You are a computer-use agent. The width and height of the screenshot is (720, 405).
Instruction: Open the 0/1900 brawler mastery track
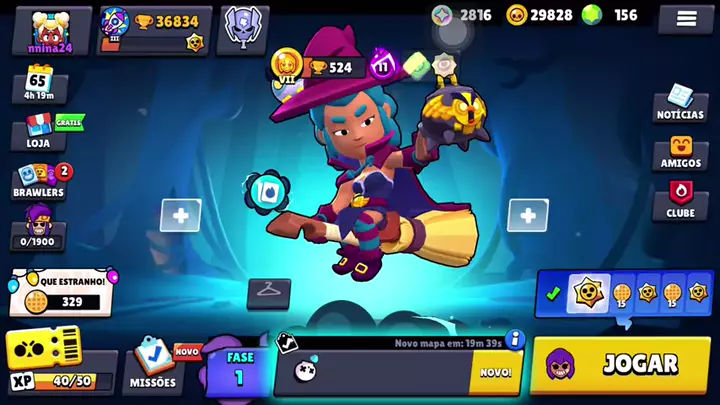(38, 226)
